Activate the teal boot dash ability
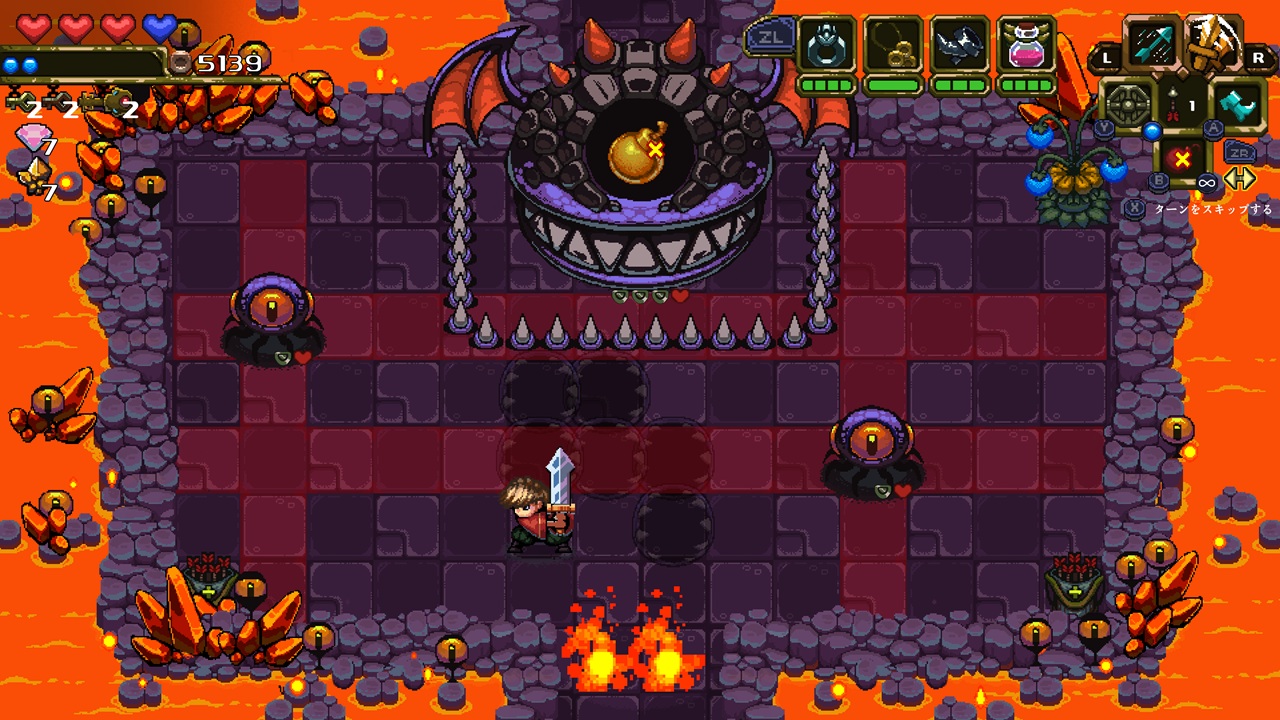The width and height of the screenshot is (1280, 720). point(1239,104)
